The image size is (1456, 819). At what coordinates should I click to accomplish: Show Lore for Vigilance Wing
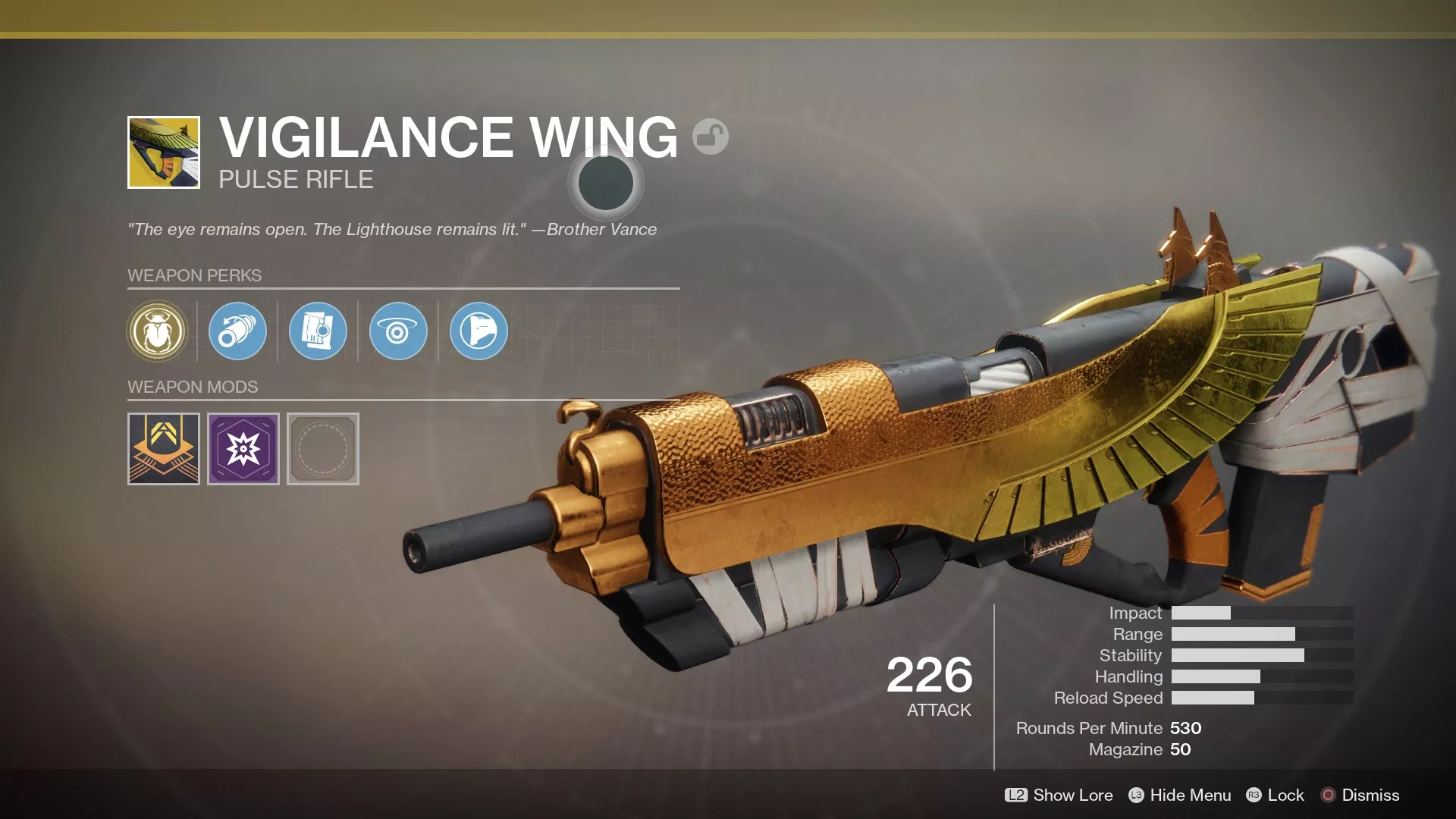pyautogui.click(x=1059, y=795)
